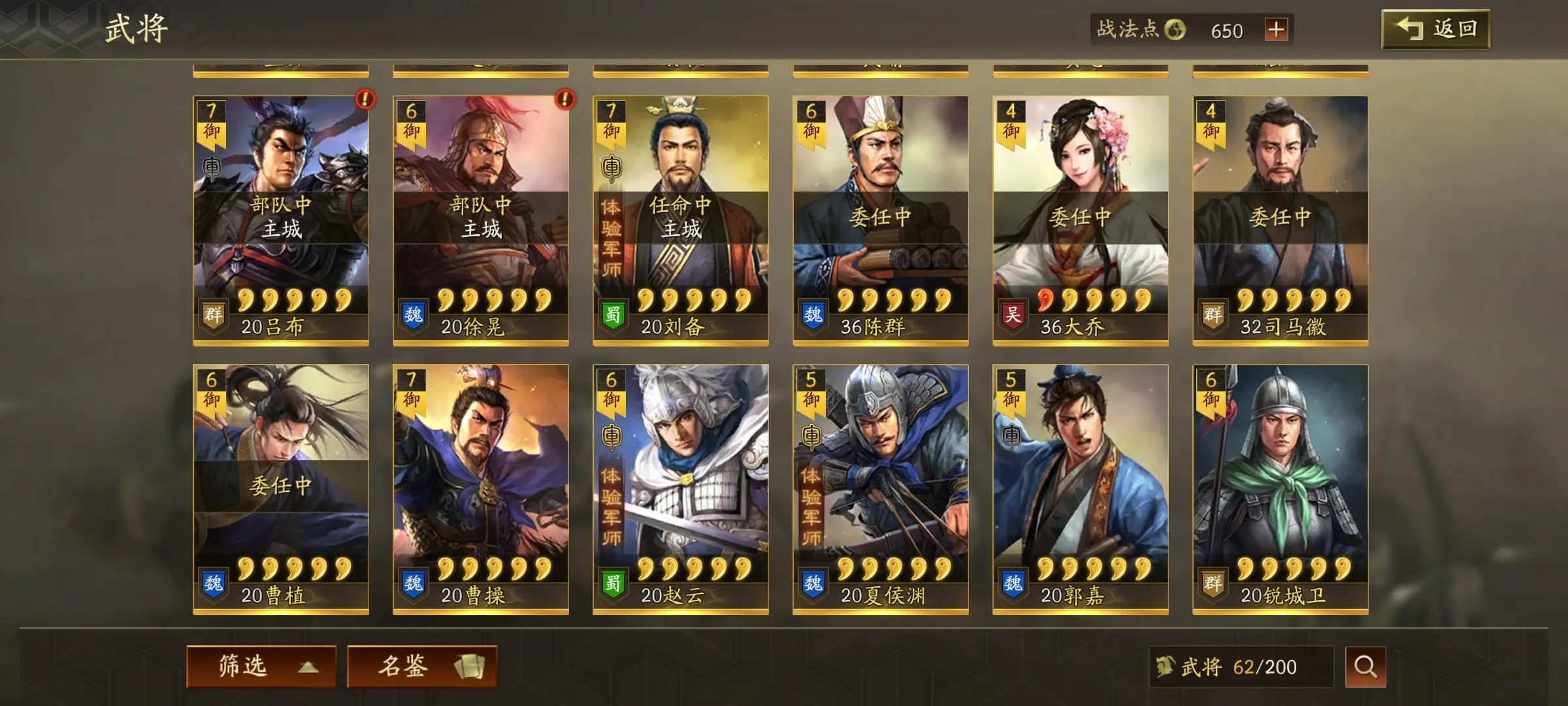Open the general search magnifier

click(x=1365, y=667)
